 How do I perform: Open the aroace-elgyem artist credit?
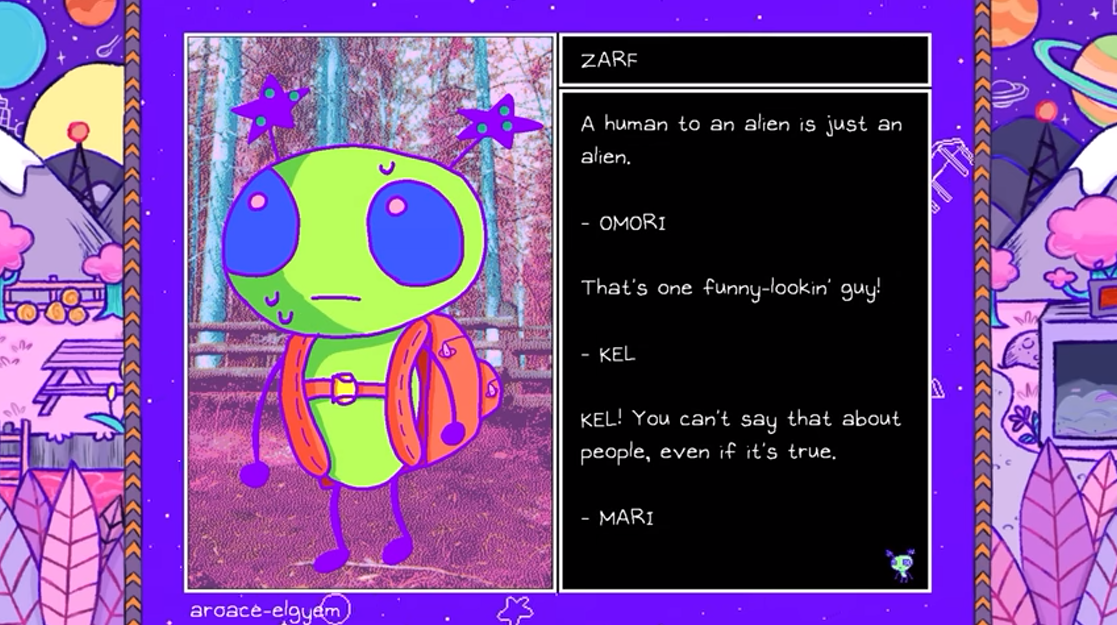(x=268, y=608)
